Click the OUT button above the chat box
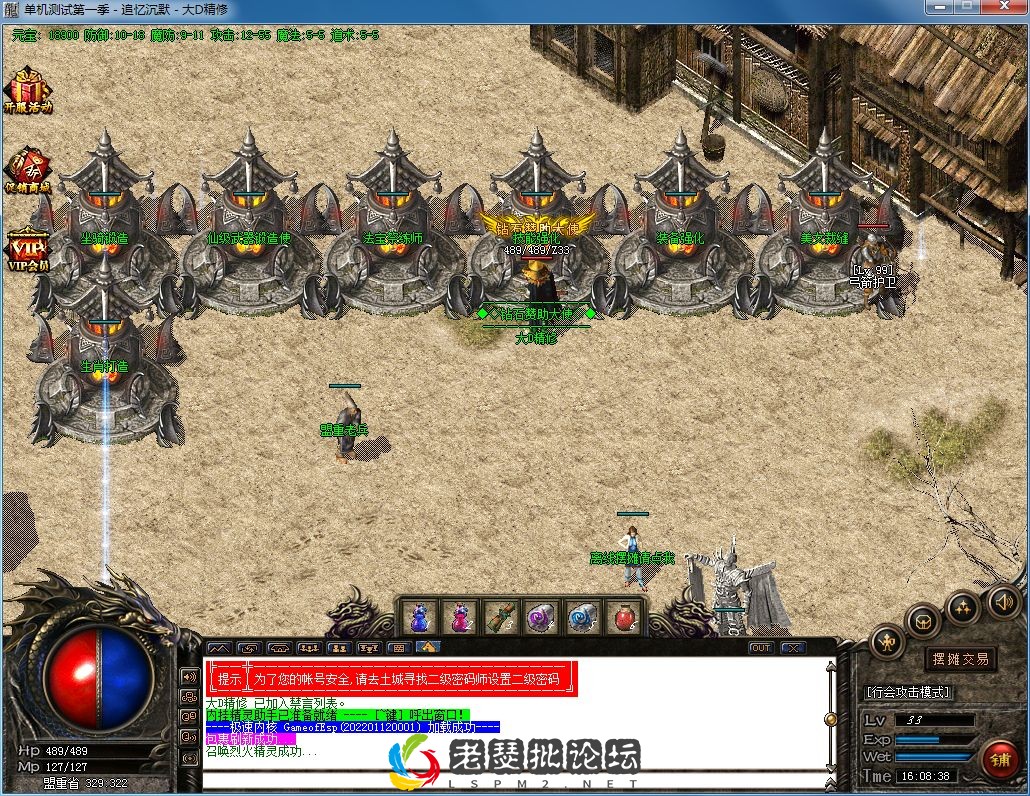The image size is (1030, 796). tap(761, 648)
